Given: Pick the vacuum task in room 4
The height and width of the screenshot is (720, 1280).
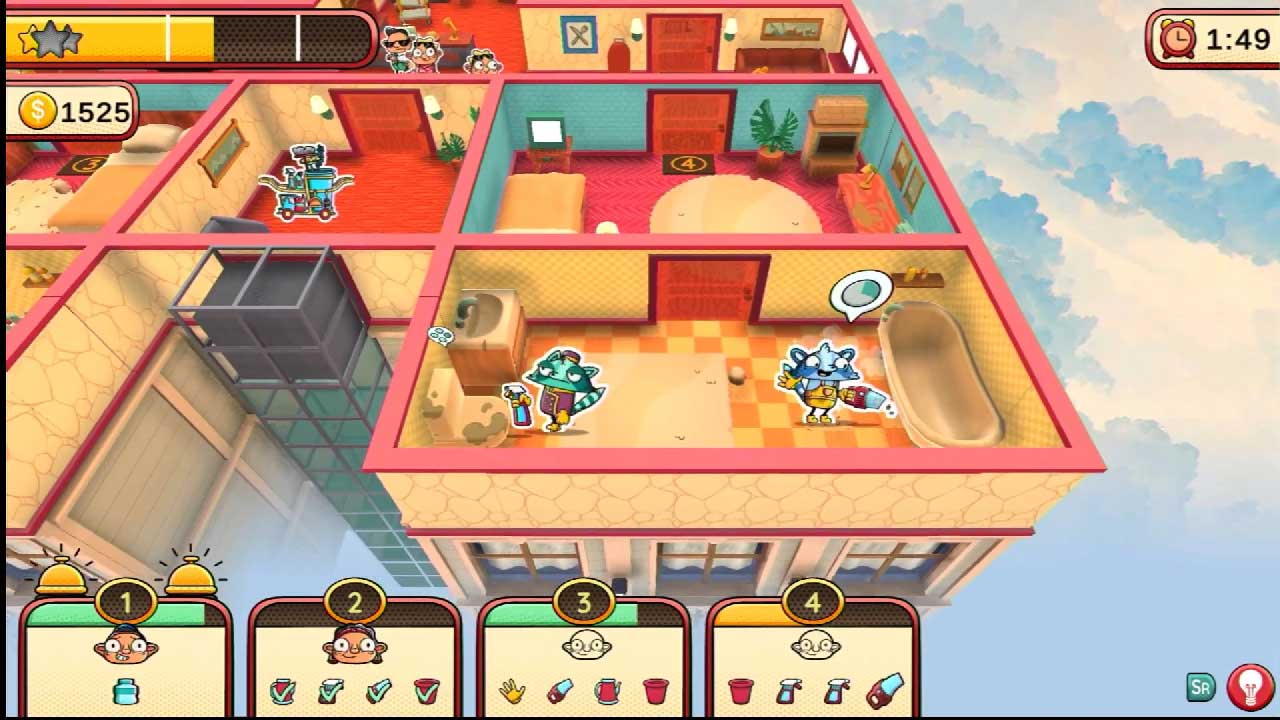Looking at the screenshot, I should tap(884, 691).
